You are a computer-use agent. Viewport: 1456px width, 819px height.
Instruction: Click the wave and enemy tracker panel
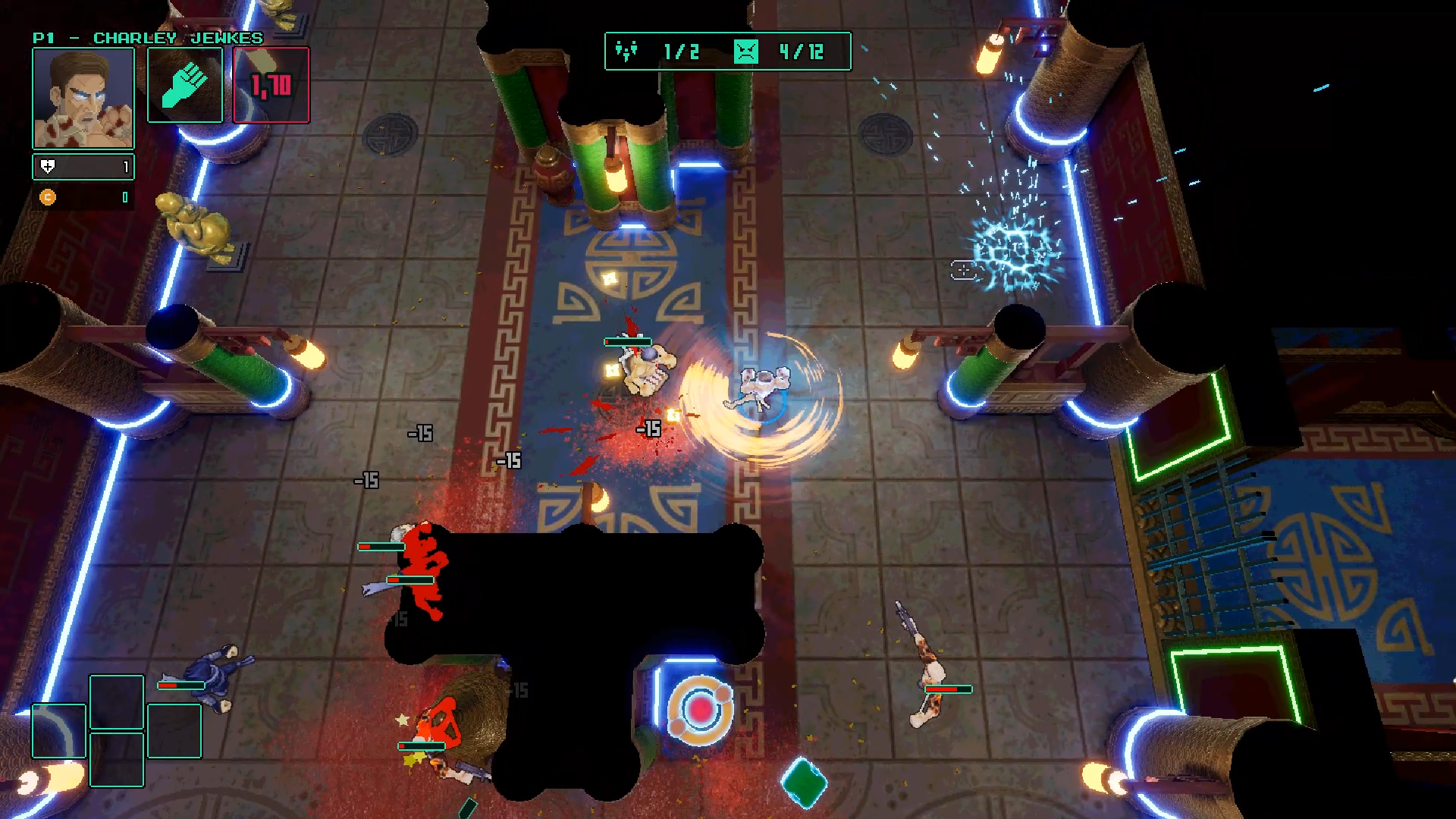(x=727, y=52)
